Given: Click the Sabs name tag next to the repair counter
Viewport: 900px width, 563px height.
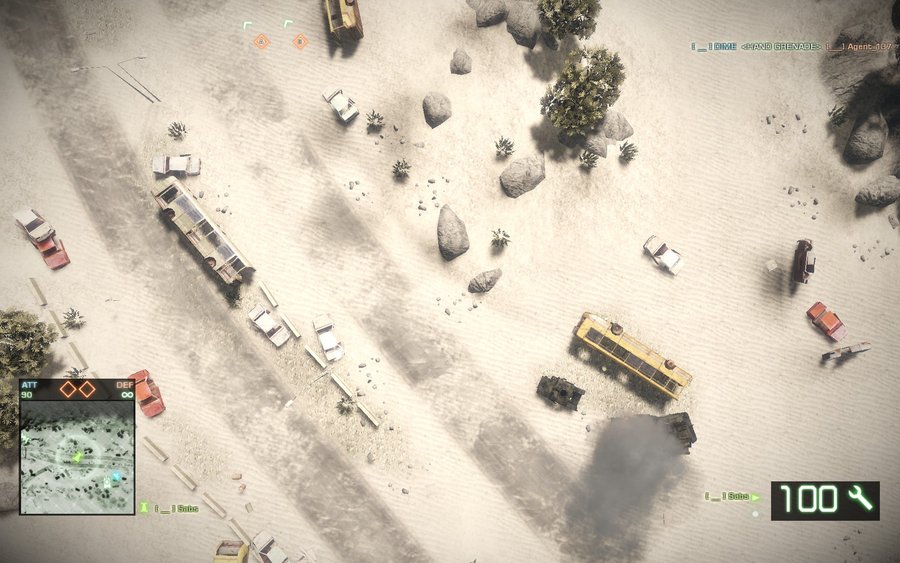Looking at the screenshot, I should pyautogui.click(x=732, y=496).
